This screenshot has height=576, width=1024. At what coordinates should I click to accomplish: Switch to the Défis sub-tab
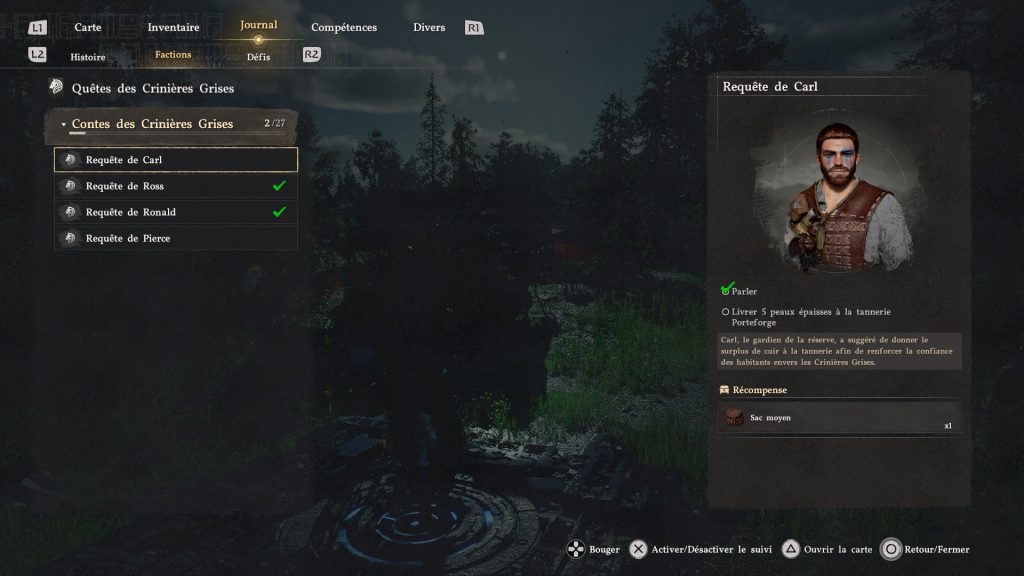coord(259,56)
